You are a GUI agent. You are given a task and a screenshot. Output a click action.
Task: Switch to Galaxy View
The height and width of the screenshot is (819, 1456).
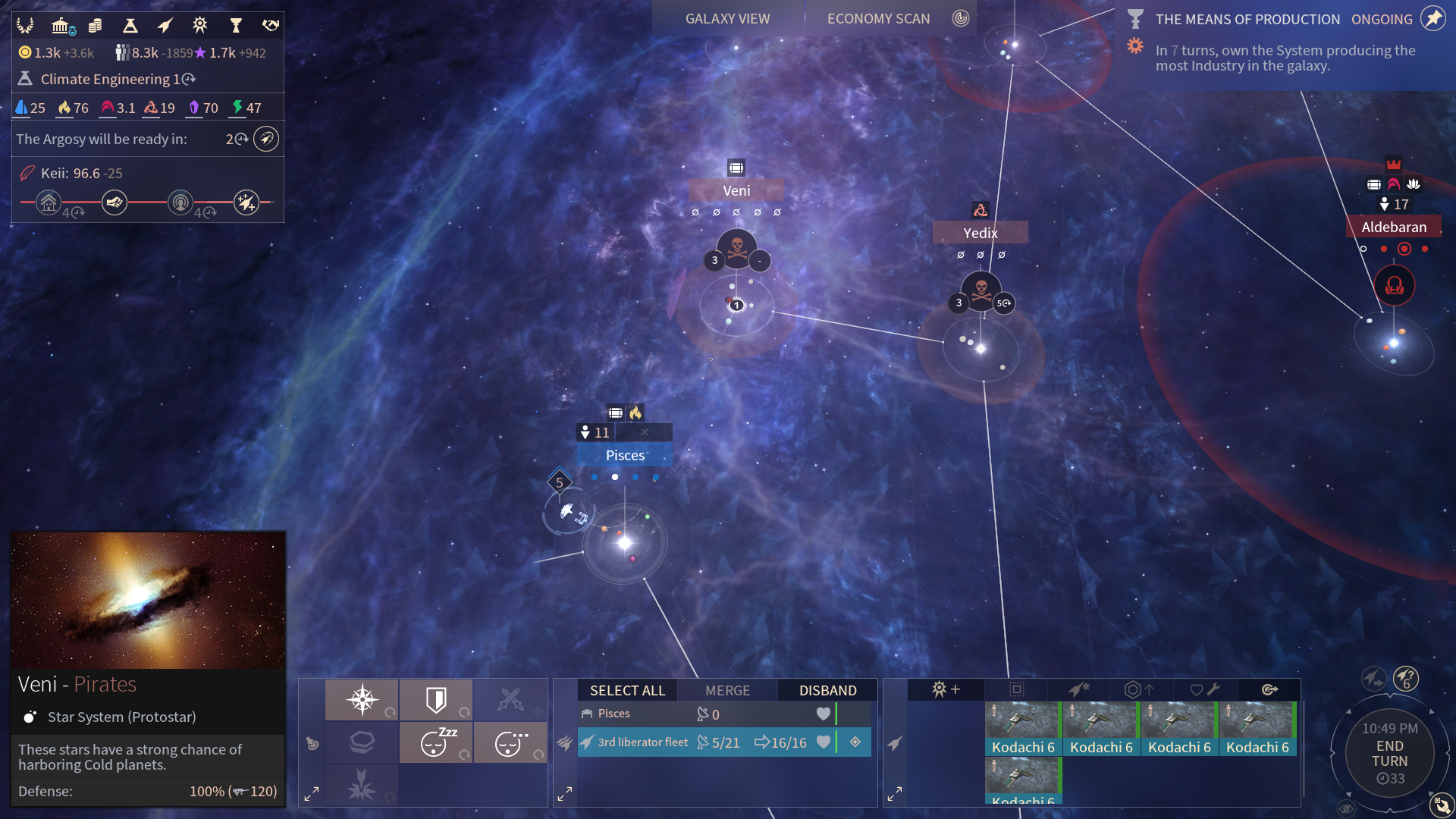tap(727, 19)
